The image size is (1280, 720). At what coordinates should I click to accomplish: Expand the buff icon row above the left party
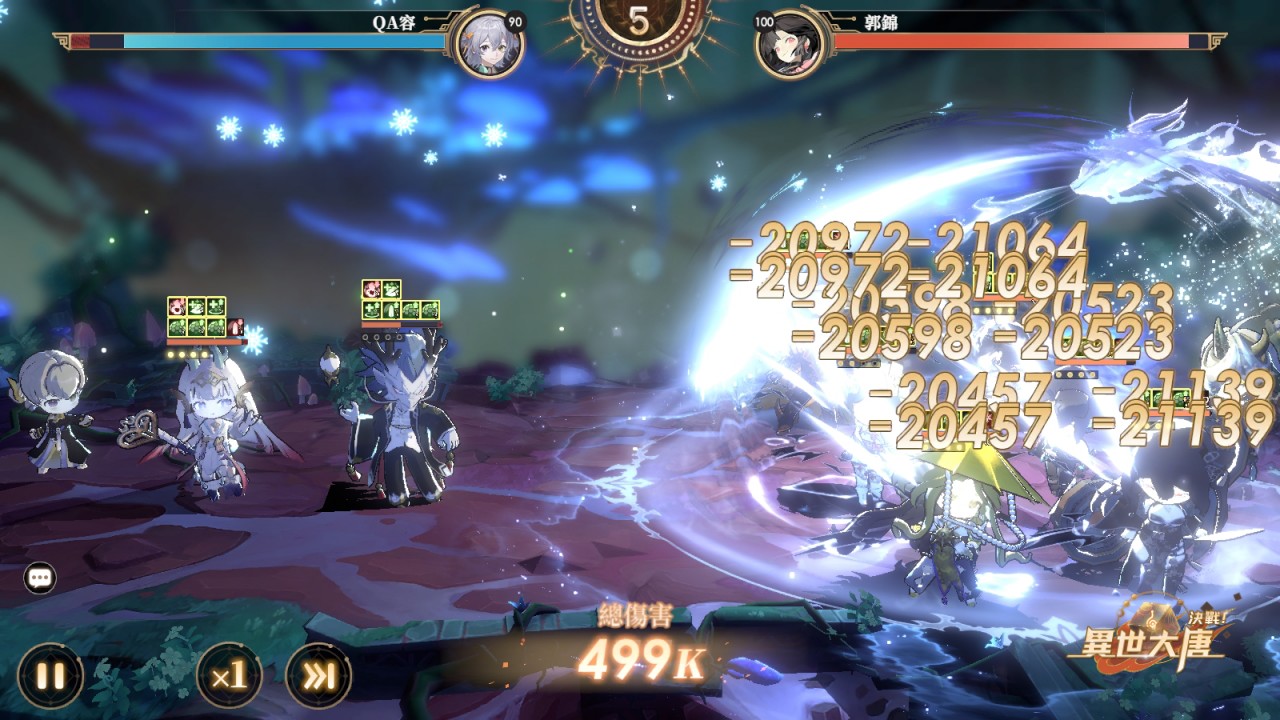pyautogui.click(x=197, y=318)
